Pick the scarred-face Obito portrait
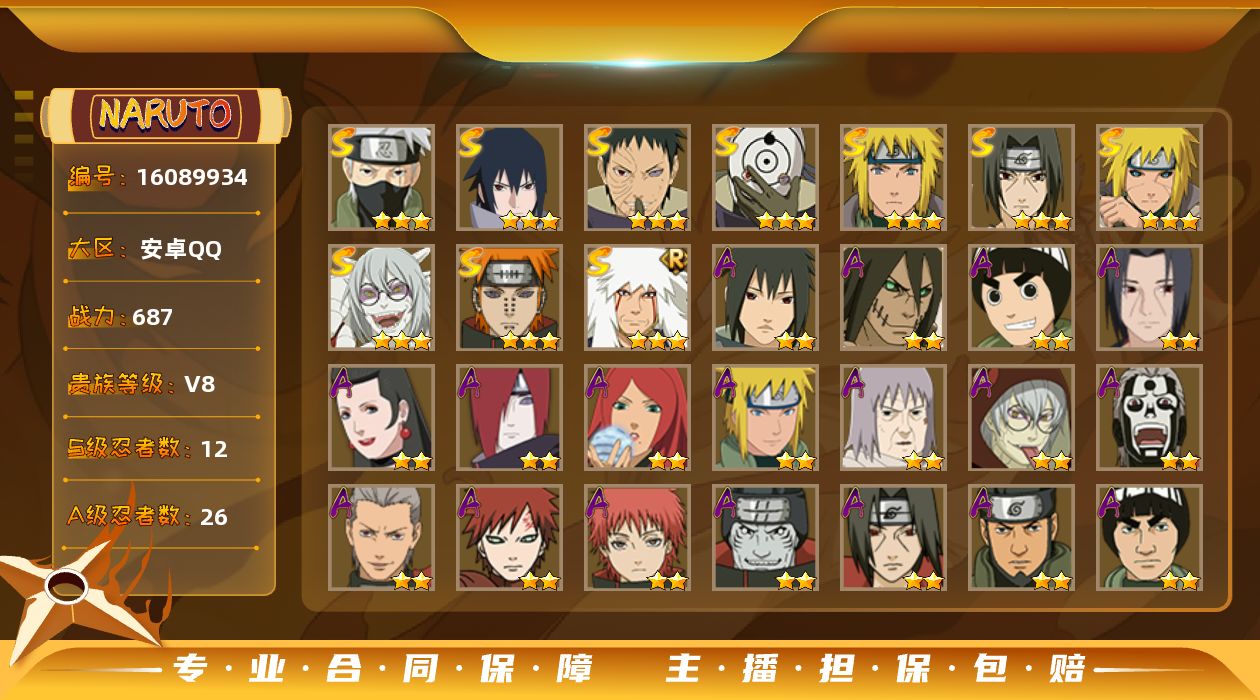Screen dimensions: 1260x700 pyautogui.click(x=637, y=177)
